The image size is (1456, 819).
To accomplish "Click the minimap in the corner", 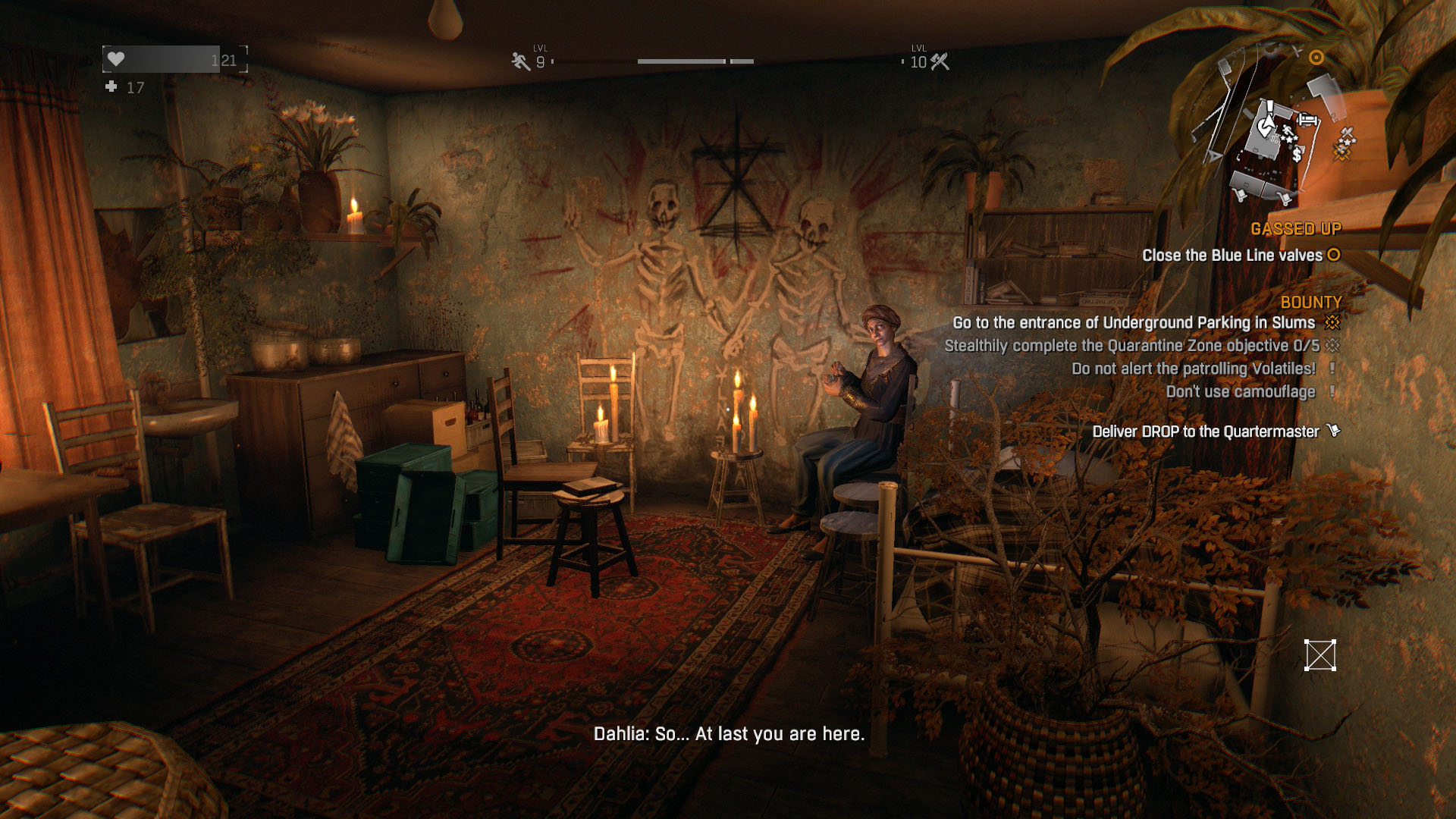I will (1274, 129).
